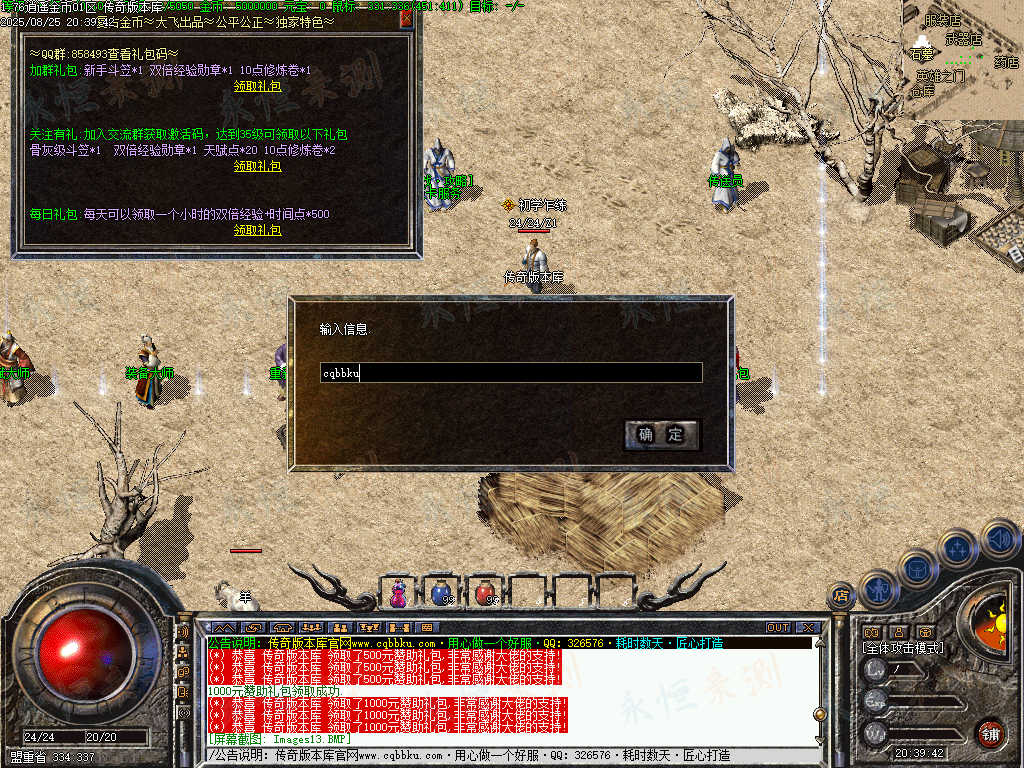1024x768 pixels.
Task: Confirm the input with the 确定 button
Action: (x=661, y=435)
